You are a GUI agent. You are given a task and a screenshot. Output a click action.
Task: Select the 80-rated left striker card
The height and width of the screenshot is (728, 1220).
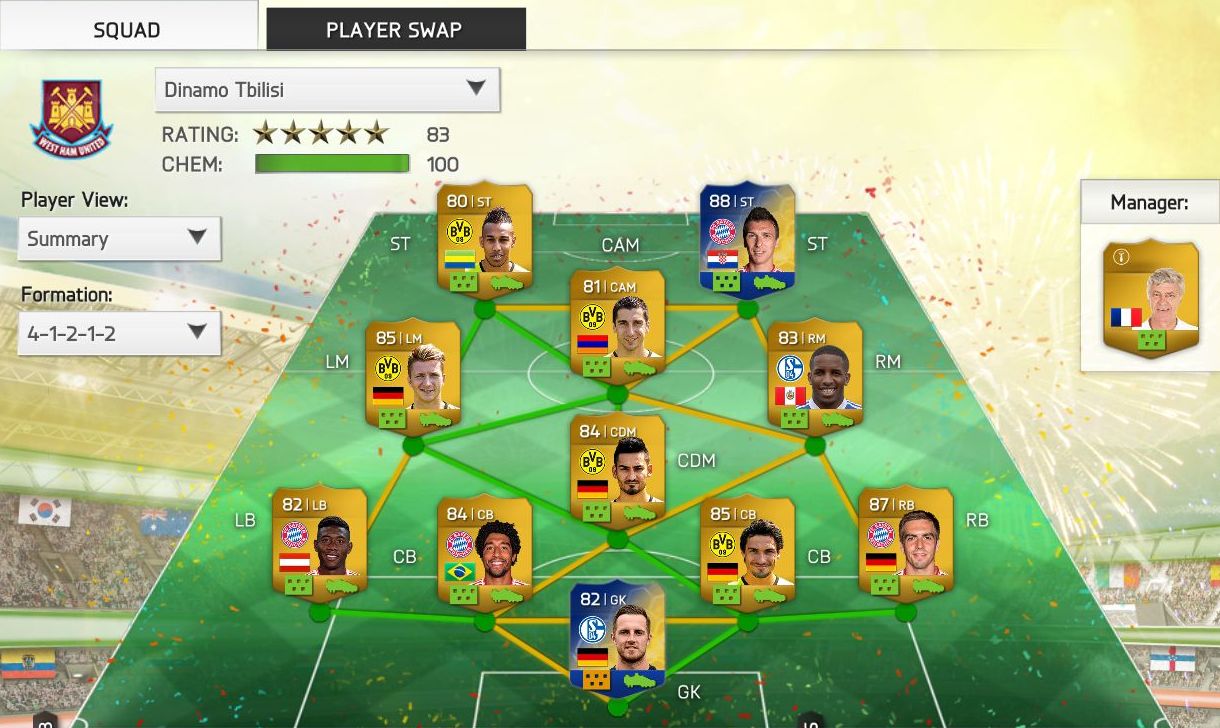pyautogui.click(x=485, y=238)
